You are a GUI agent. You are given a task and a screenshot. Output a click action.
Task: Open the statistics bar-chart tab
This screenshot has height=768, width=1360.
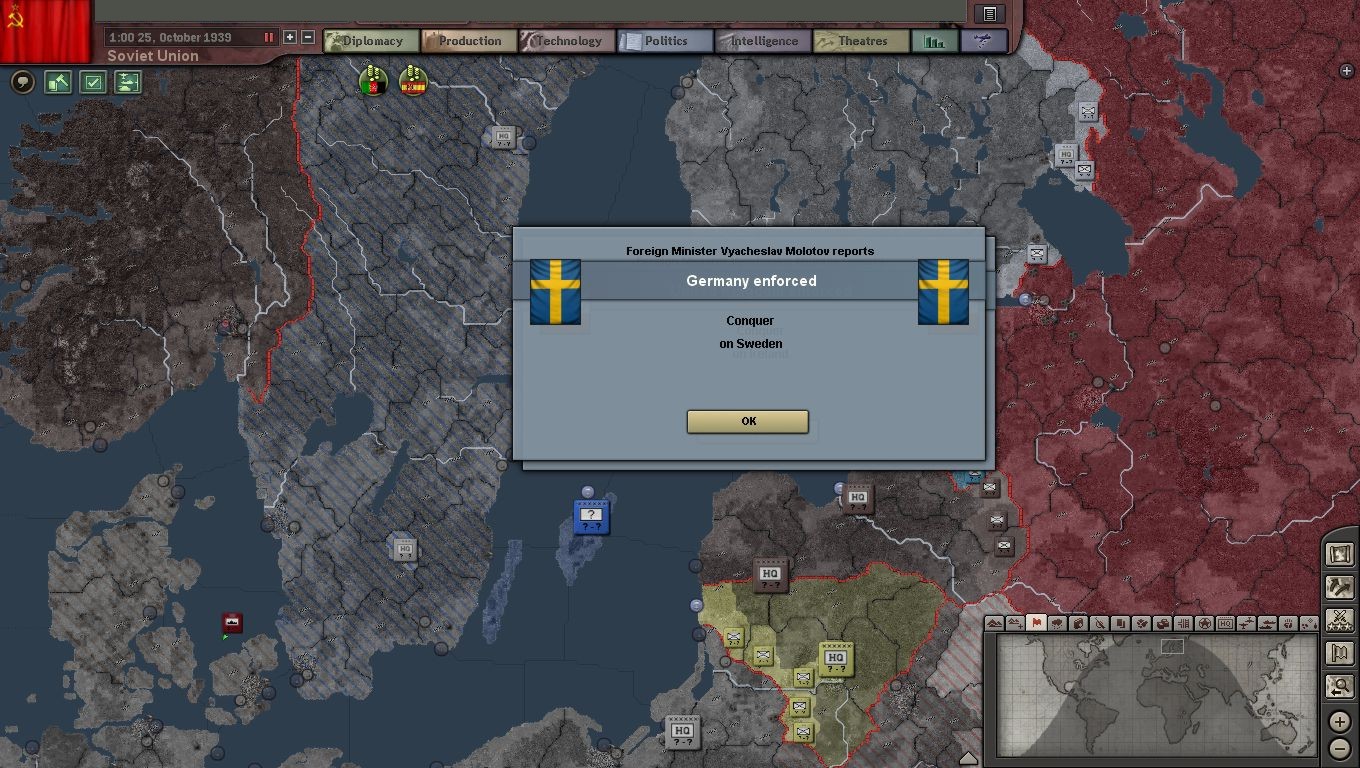[x=935, y=41]
